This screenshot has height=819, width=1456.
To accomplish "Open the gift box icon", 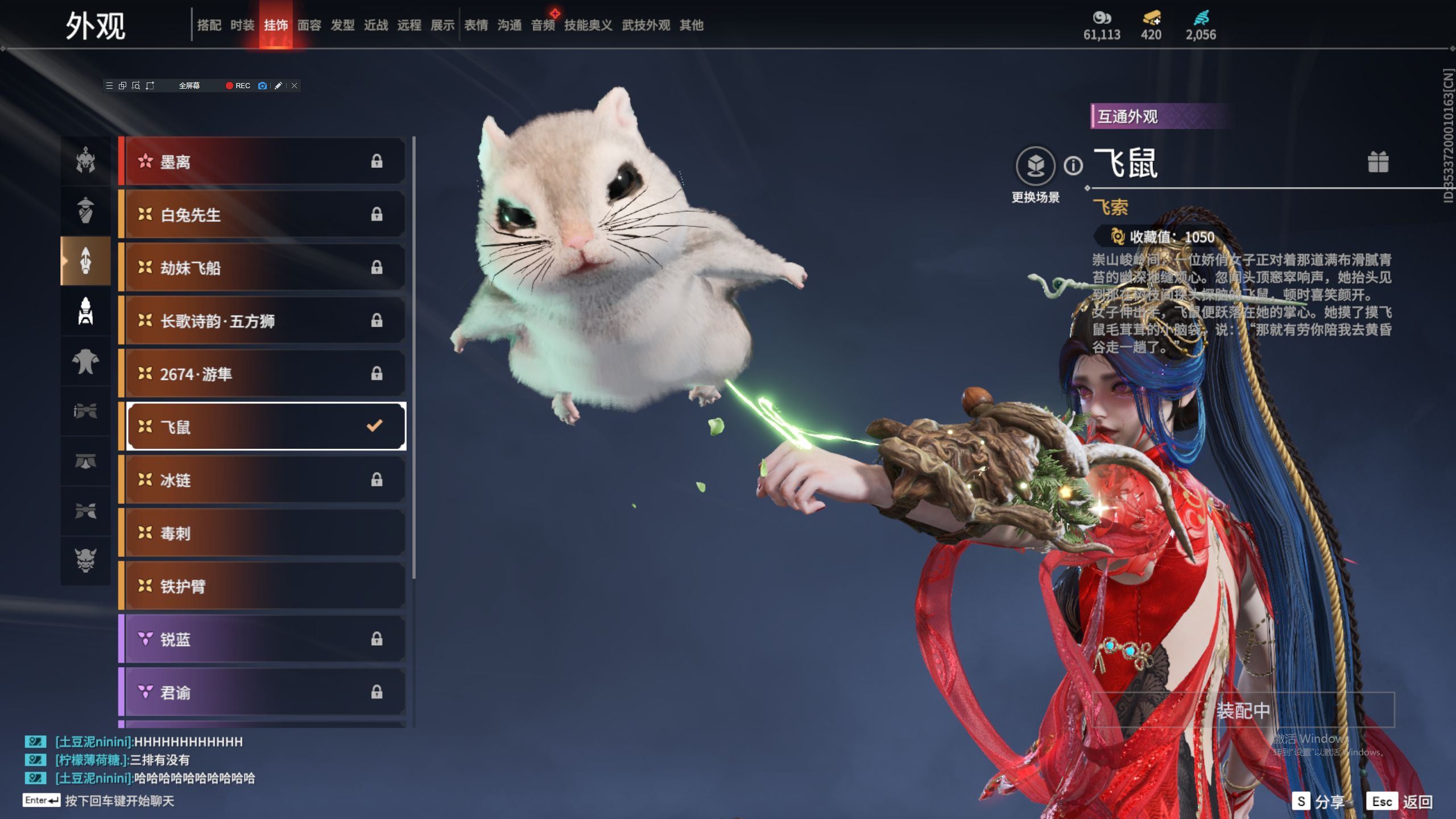I will click(x=1378, y=162).
